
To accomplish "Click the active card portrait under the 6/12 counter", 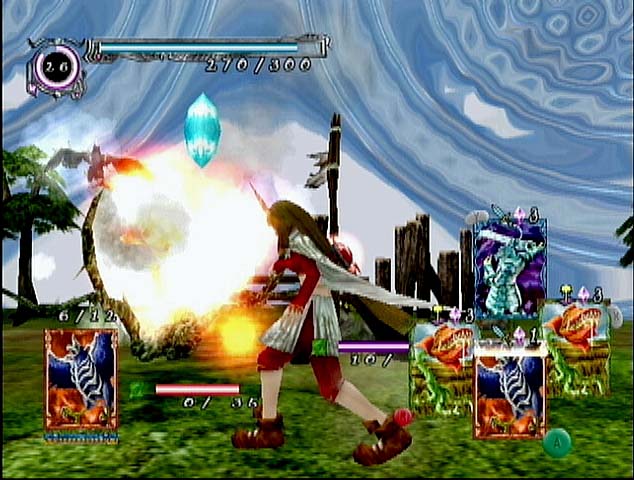I will [x=81, y=379].
